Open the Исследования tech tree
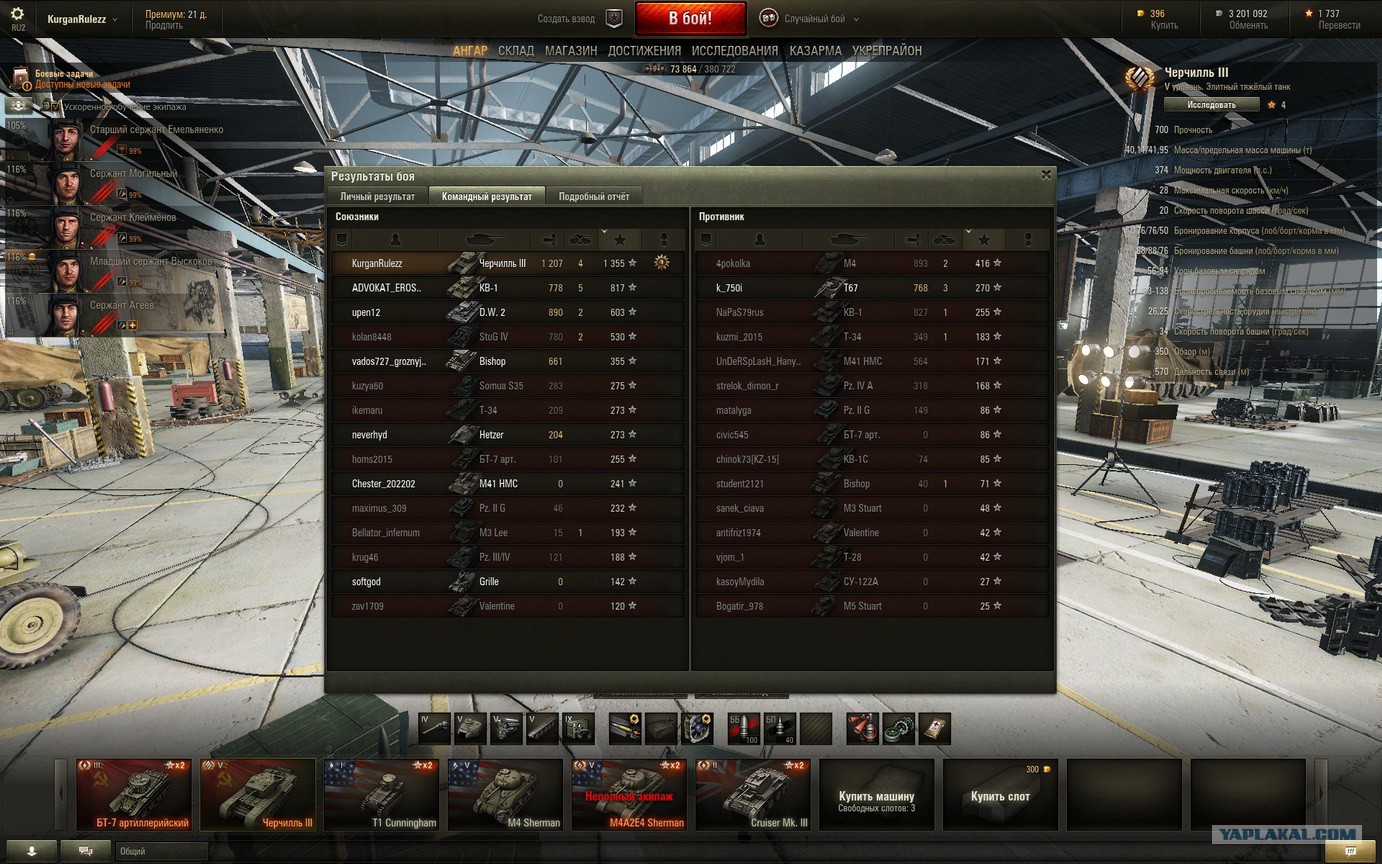Image resolution: width=1382 pixels, height=864 pixels. coord(734,51)
